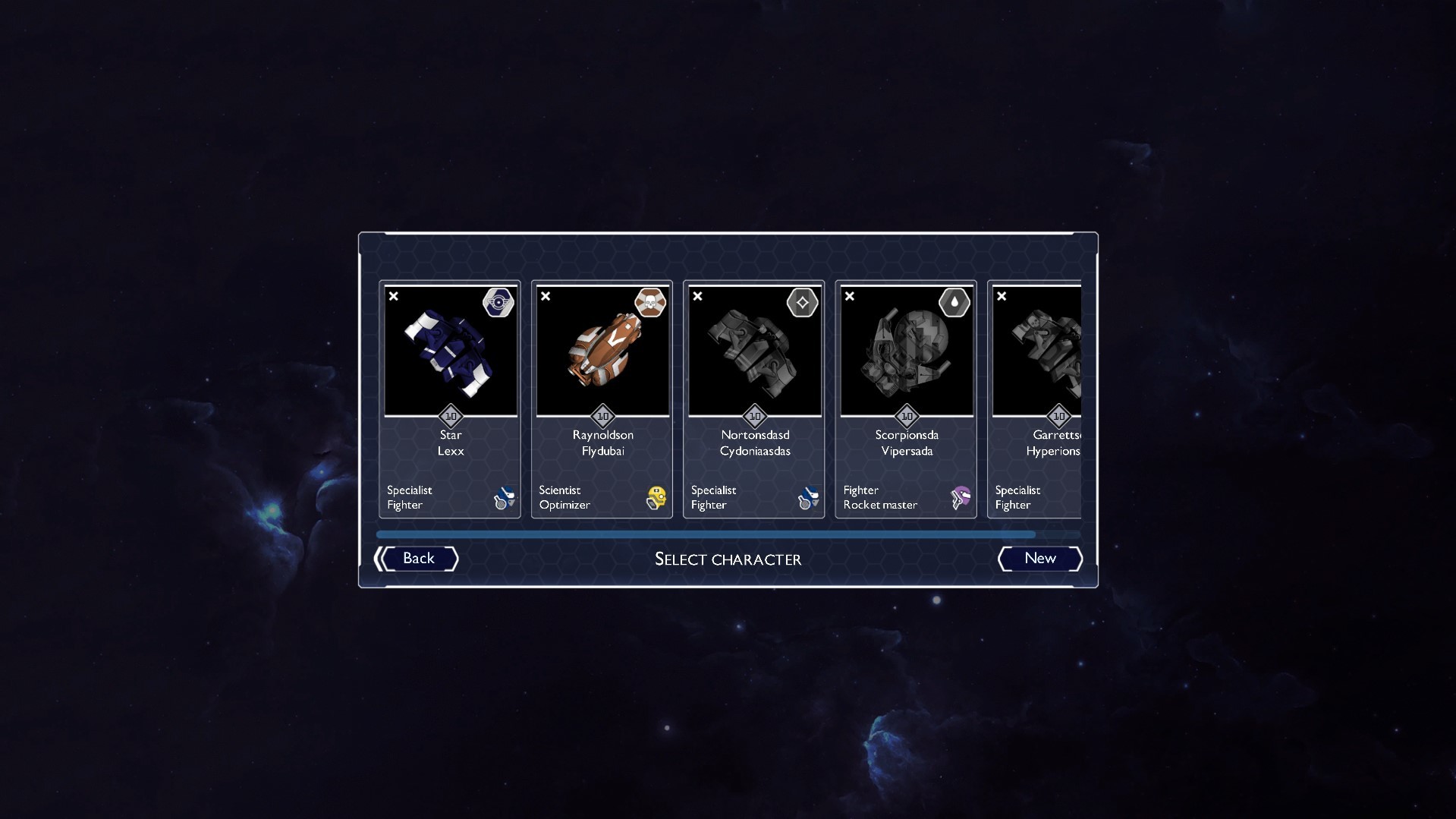Delete Raynoldson Flydubai using the X mark
The height and width of the screenshot is (819, 1456).
(546, 297)
